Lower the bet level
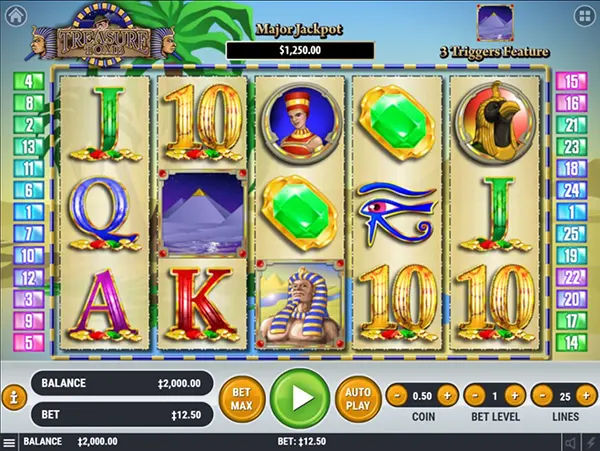The width and height of the screenshot is (600, 451). tap(471, 394)
